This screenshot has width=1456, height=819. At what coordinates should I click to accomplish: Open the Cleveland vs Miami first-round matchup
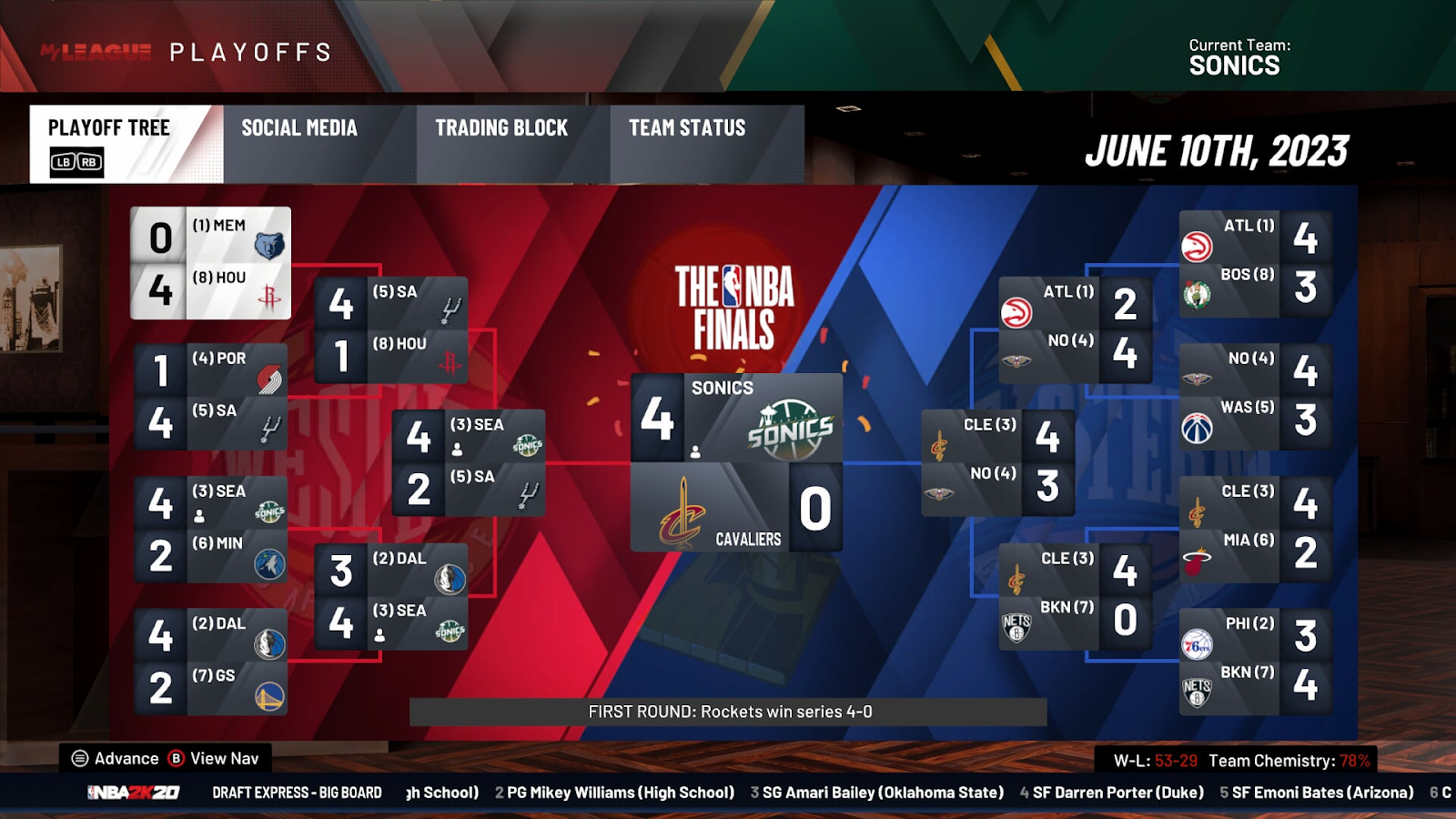click(x=1256, y=530)
